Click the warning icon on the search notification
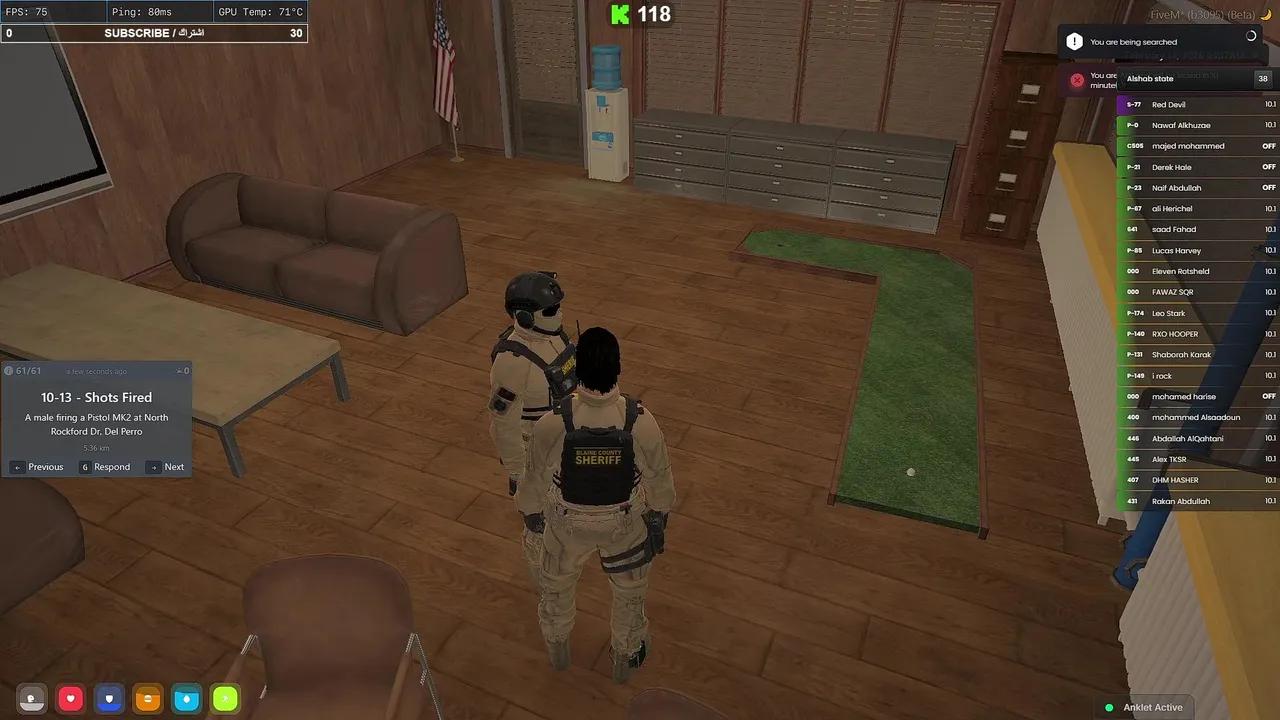 1075,41
